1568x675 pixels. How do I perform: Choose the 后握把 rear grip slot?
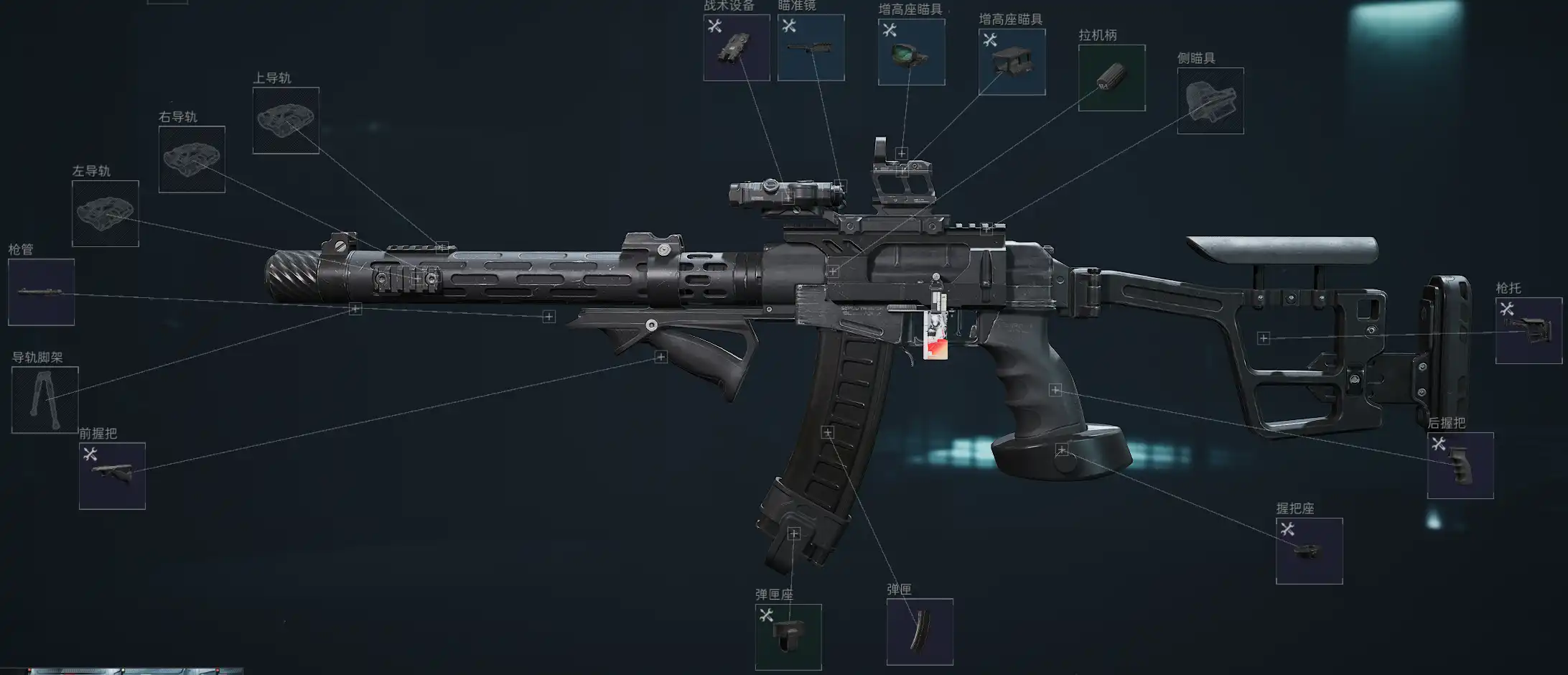point(1460,465)
